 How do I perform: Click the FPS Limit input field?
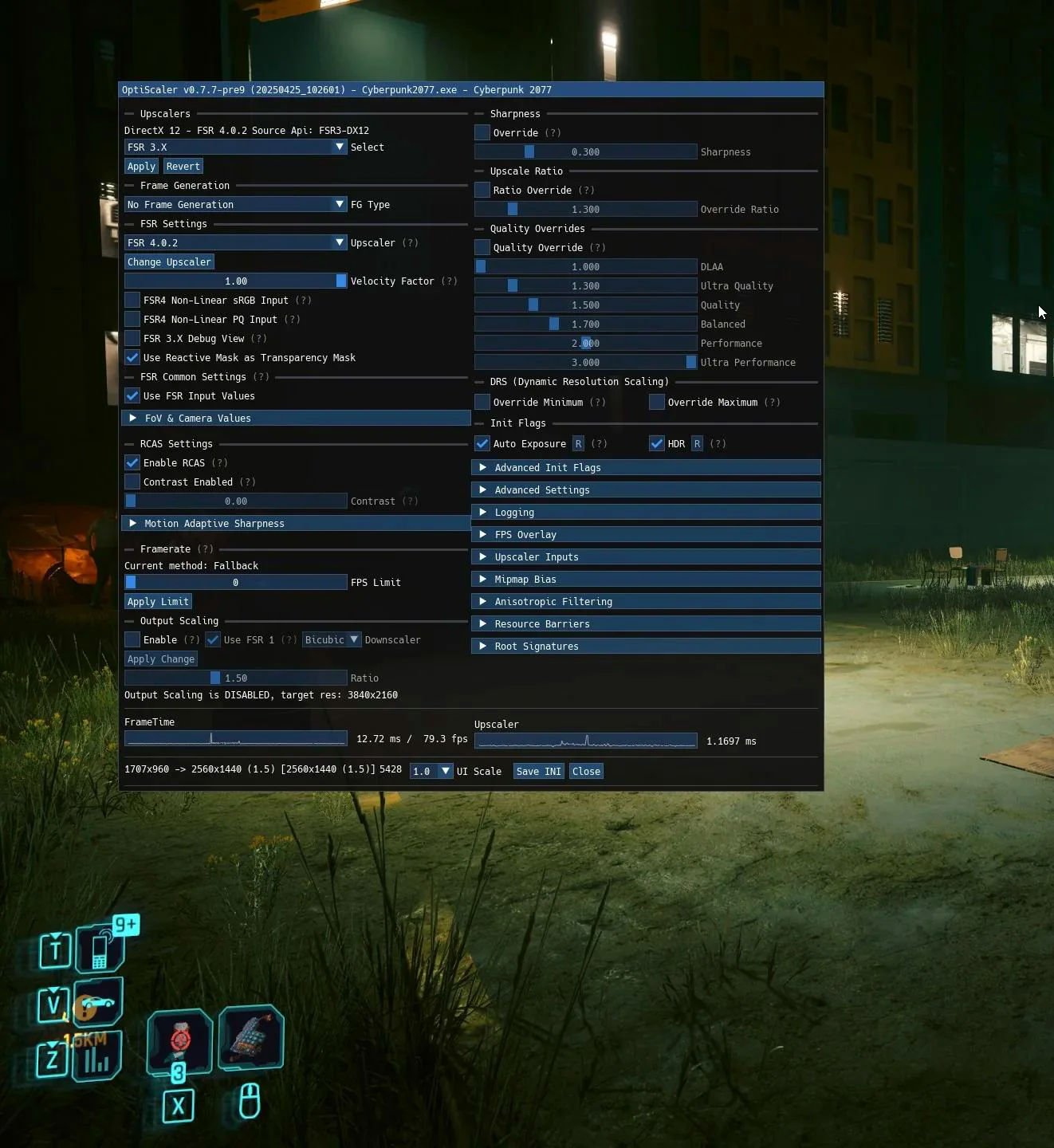(x=235, y=582)
